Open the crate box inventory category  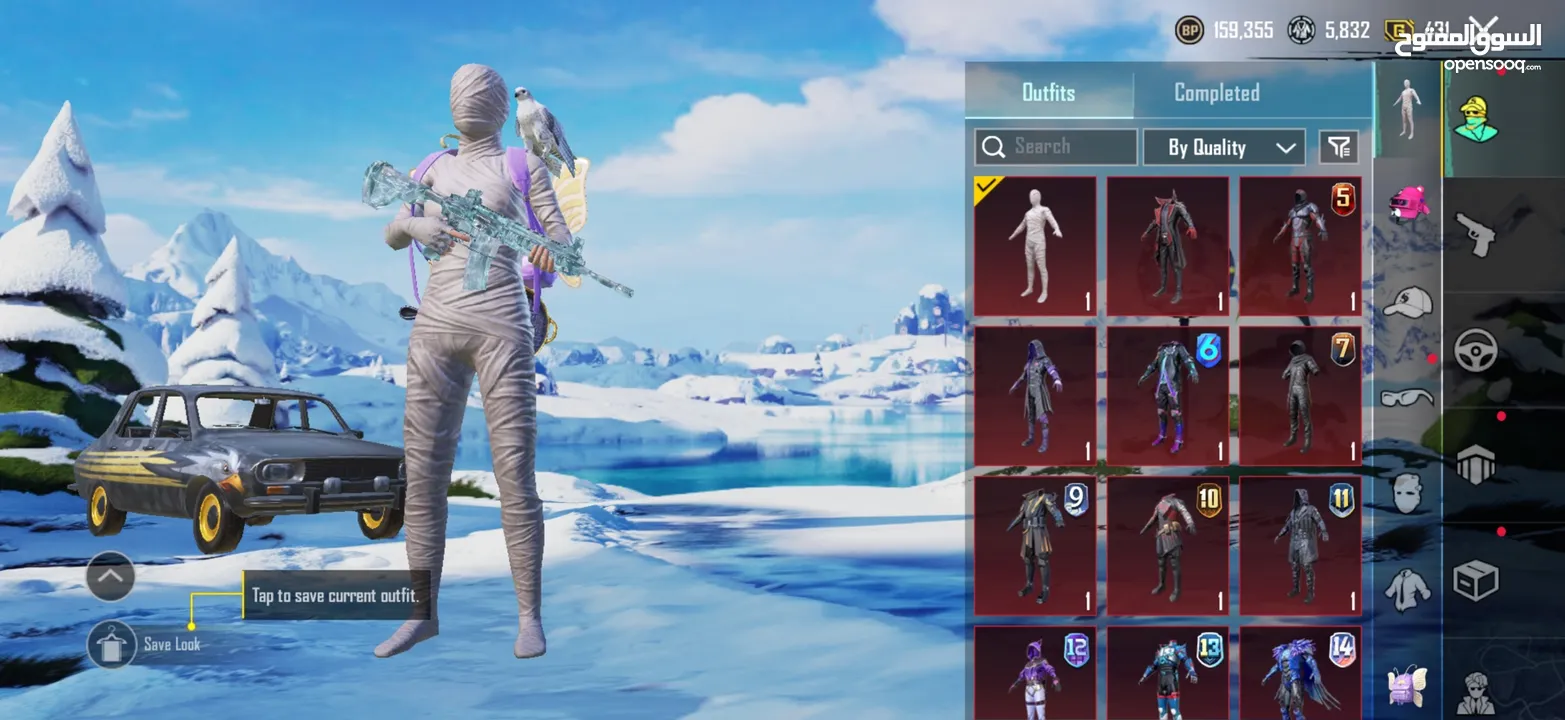tap(1476, 580)
